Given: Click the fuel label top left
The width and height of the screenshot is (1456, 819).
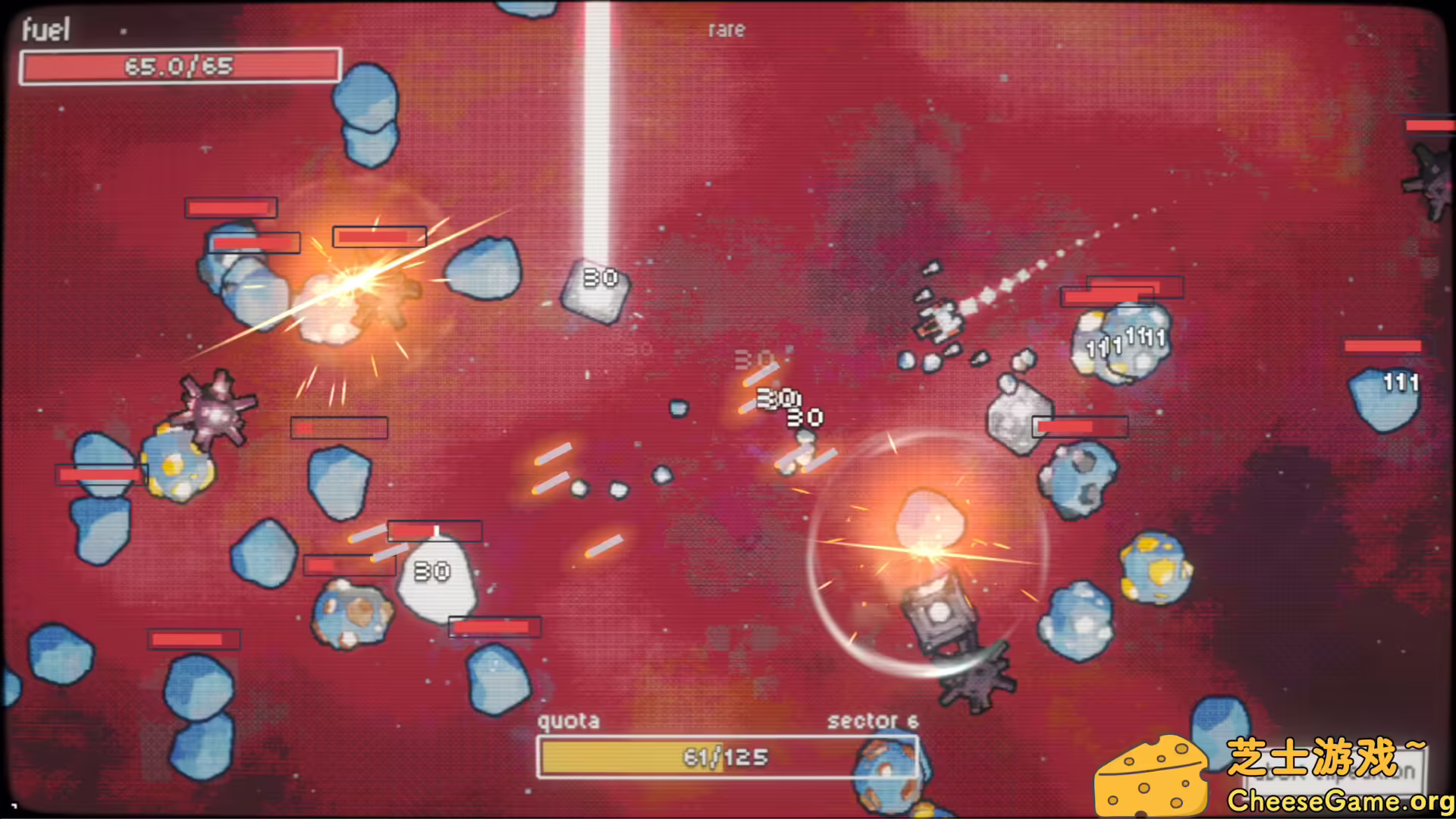Looking at the screenshot, I should (x=47, y=29).
